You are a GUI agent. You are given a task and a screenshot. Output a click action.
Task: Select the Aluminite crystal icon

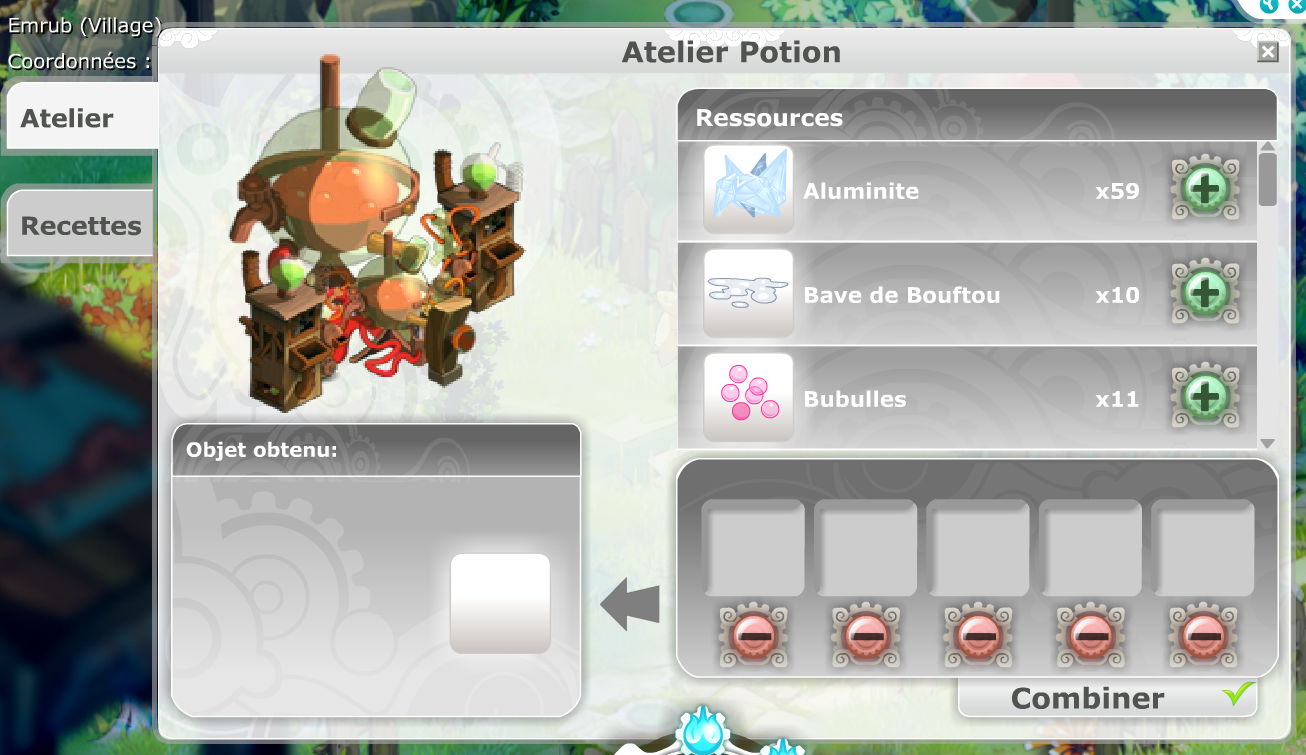pyautogui.click(x=748, y=190)
